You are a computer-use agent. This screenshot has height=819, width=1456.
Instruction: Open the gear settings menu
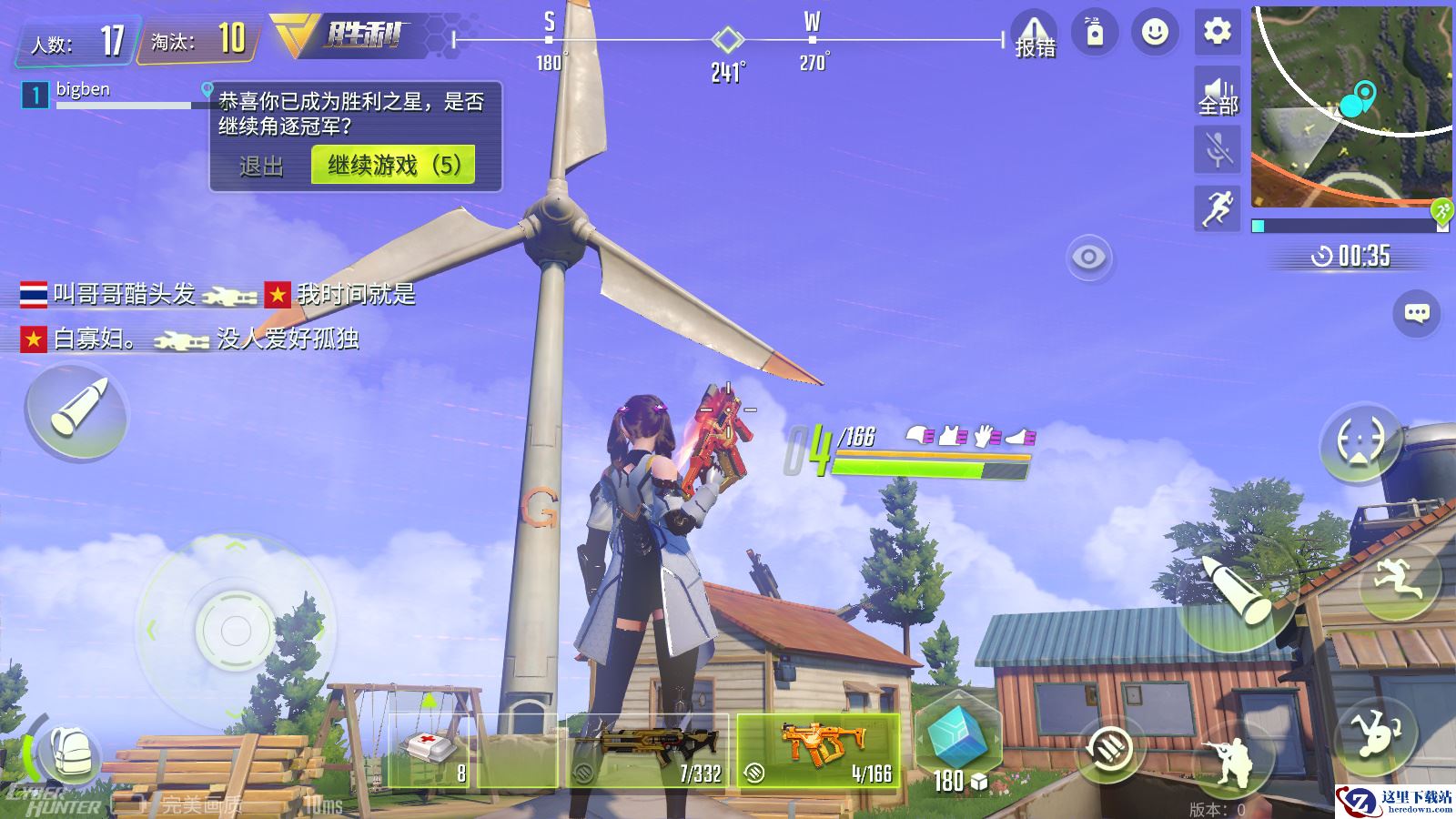tap(1217, 33)
